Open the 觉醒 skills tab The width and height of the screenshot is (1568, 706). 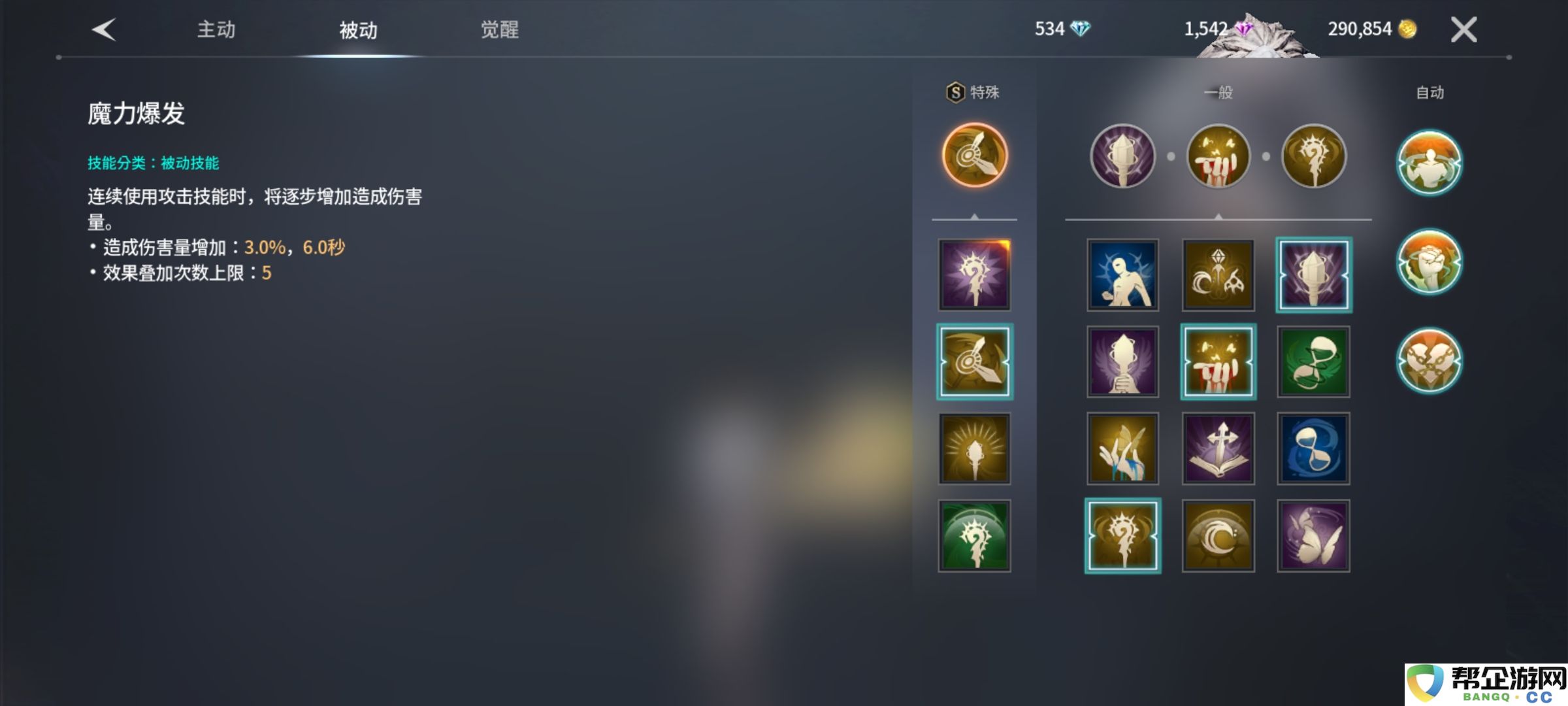pos(497,29)
